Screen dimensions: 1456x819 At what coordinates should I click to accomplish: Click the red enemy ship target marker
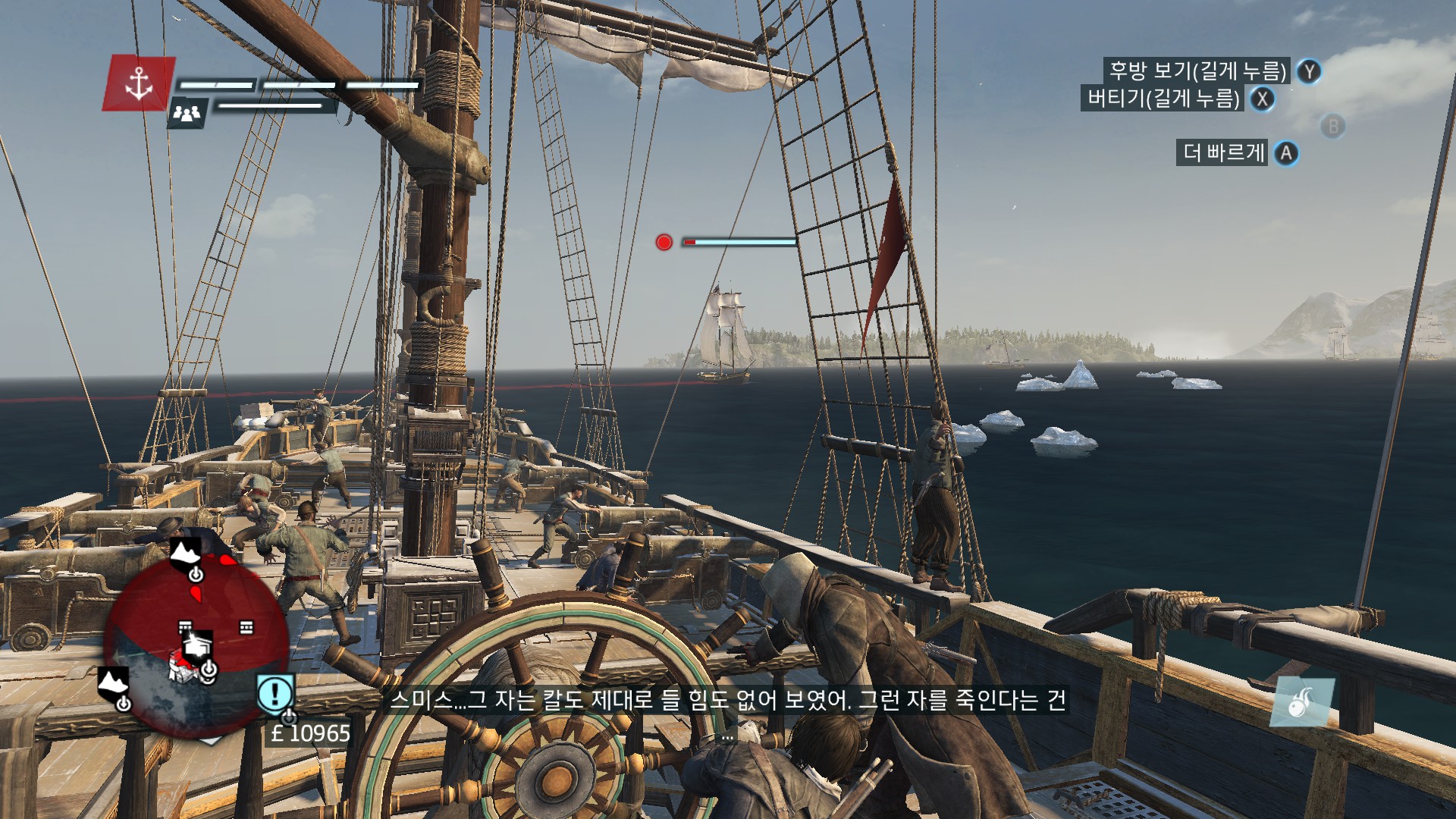point(664,242)
